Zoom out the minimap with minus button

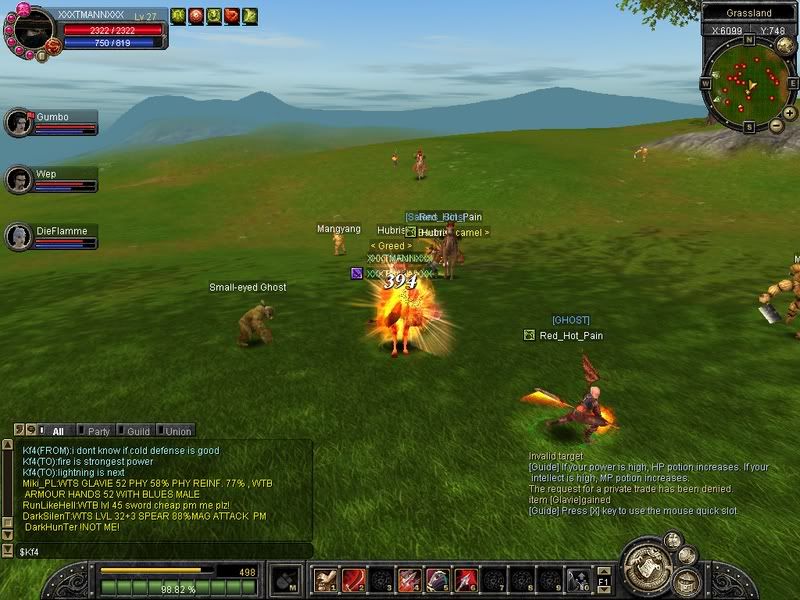click(776, 126)
